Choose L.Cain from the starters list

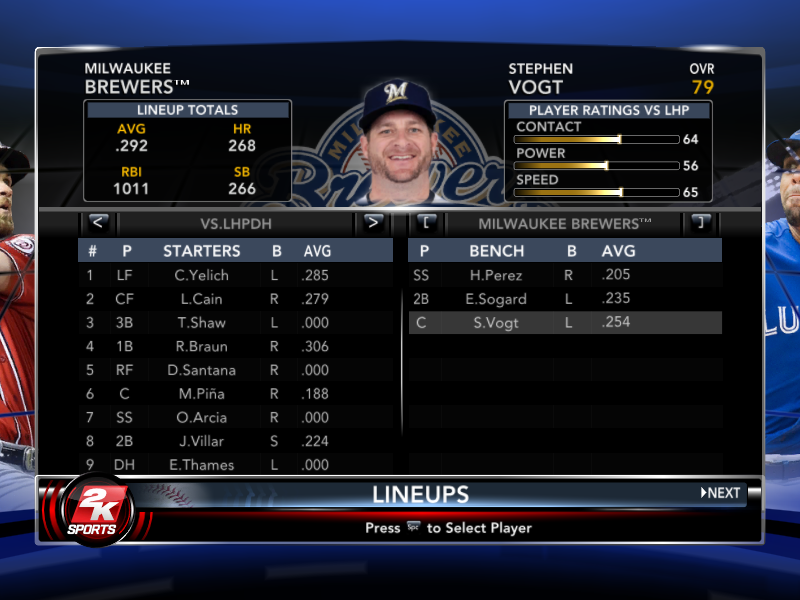point(201,299)
